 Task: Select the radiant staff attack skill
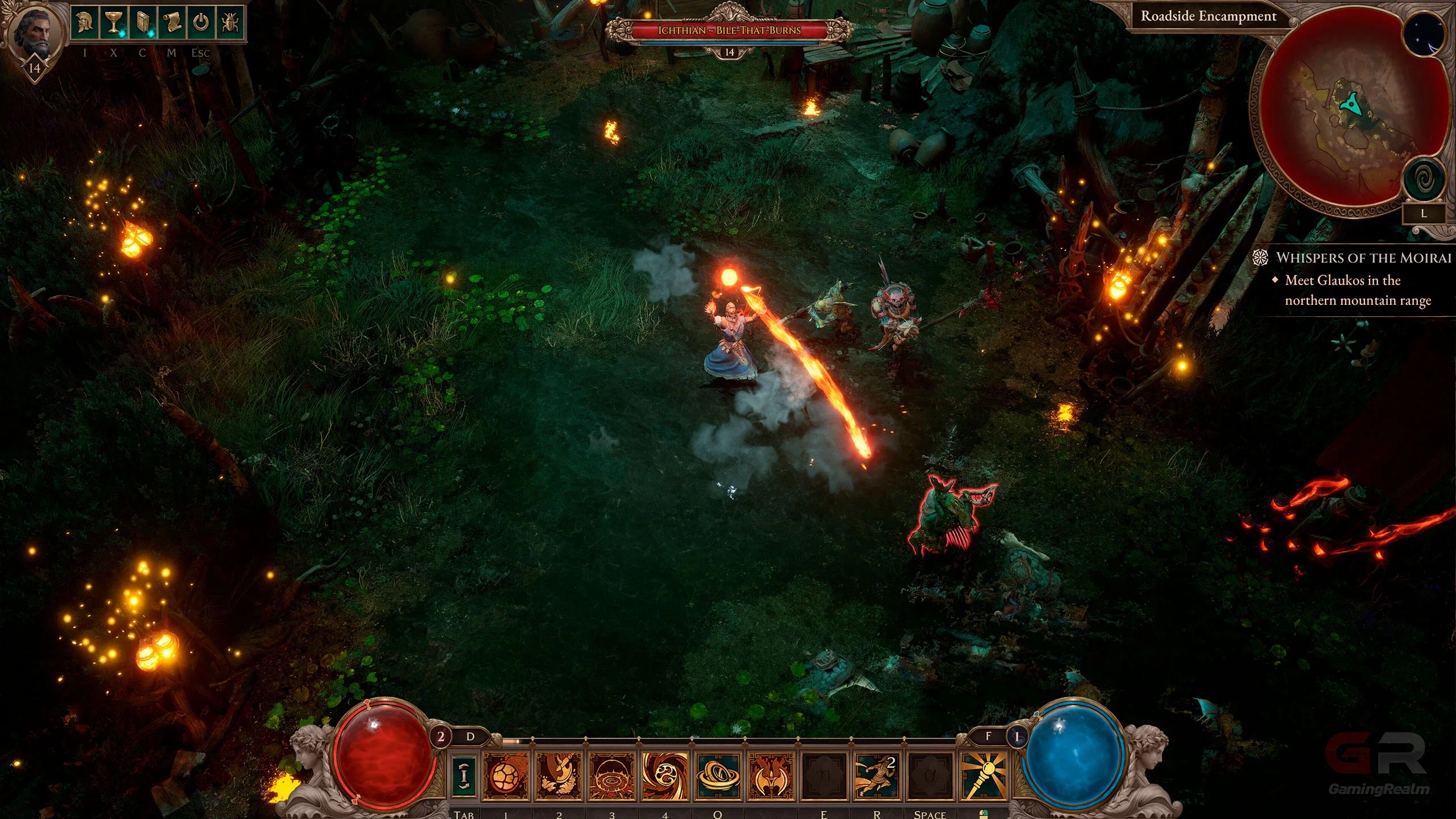pos(983,775)
